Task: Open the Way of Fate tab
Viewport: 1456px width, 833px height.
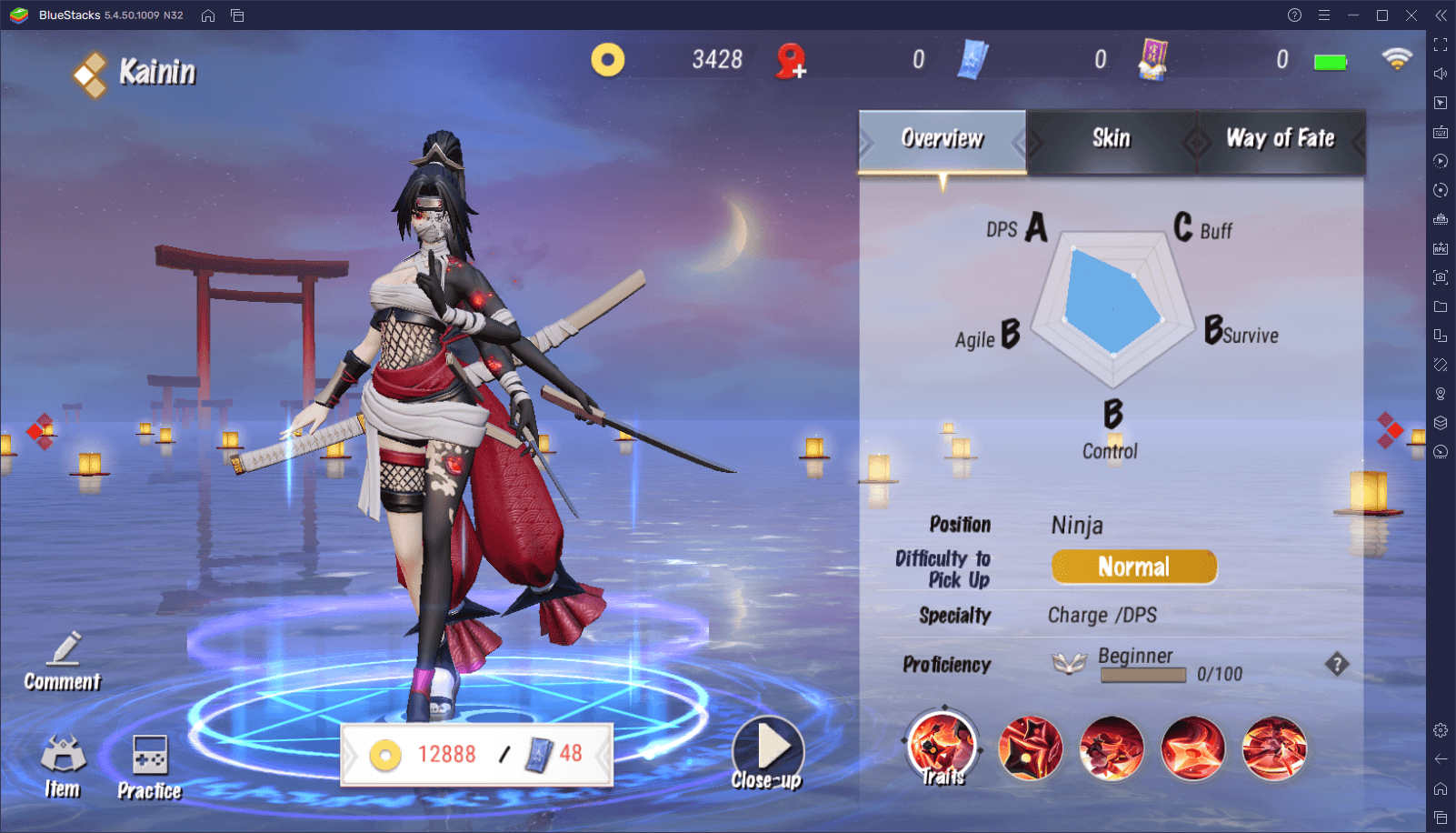Action: (1280, 139)
